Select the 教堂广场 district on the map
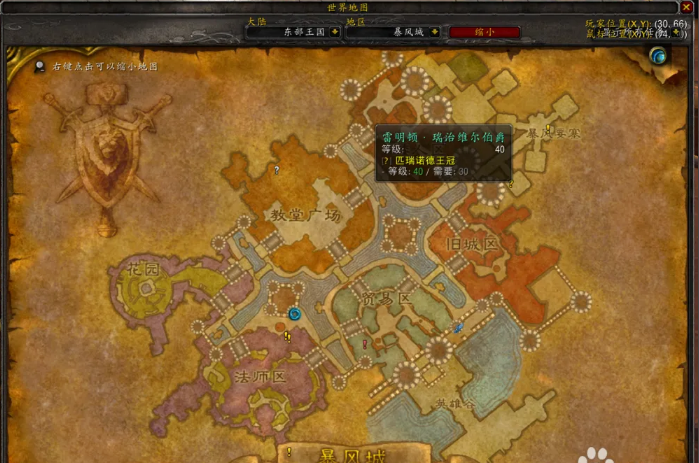This screenshot has height=463, width=699. pos(306,214)
